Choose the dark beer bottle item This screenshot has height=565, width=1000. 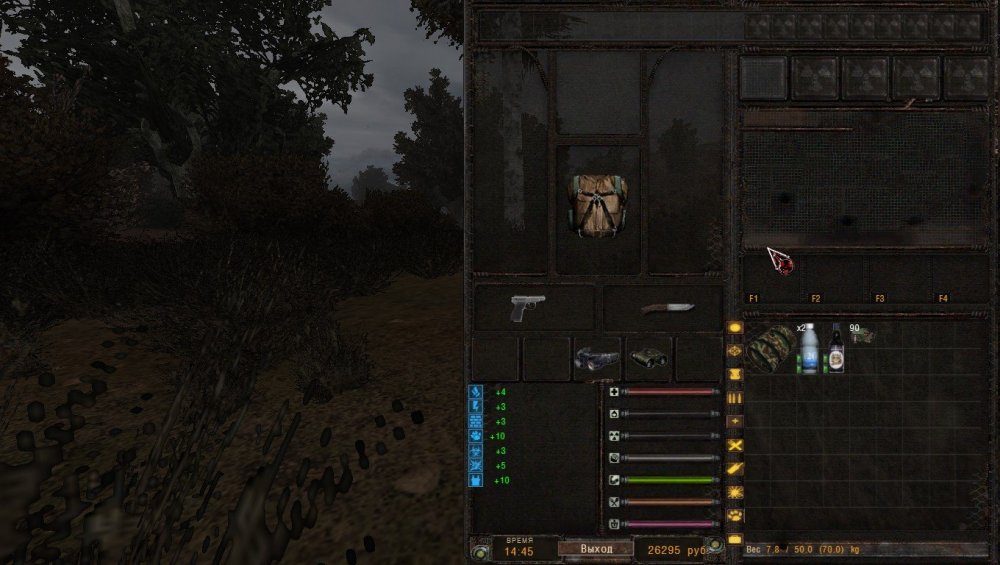coord(836,348)
